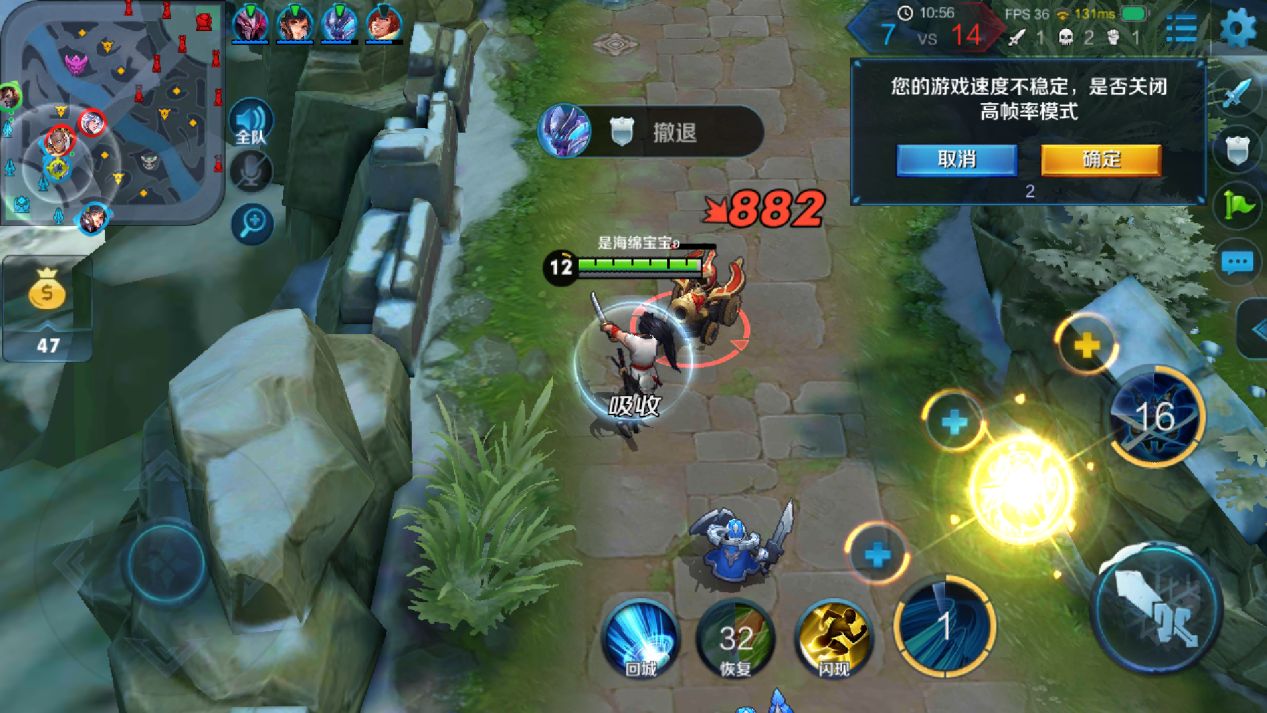Send the green flag signal

click(1238, 206)
